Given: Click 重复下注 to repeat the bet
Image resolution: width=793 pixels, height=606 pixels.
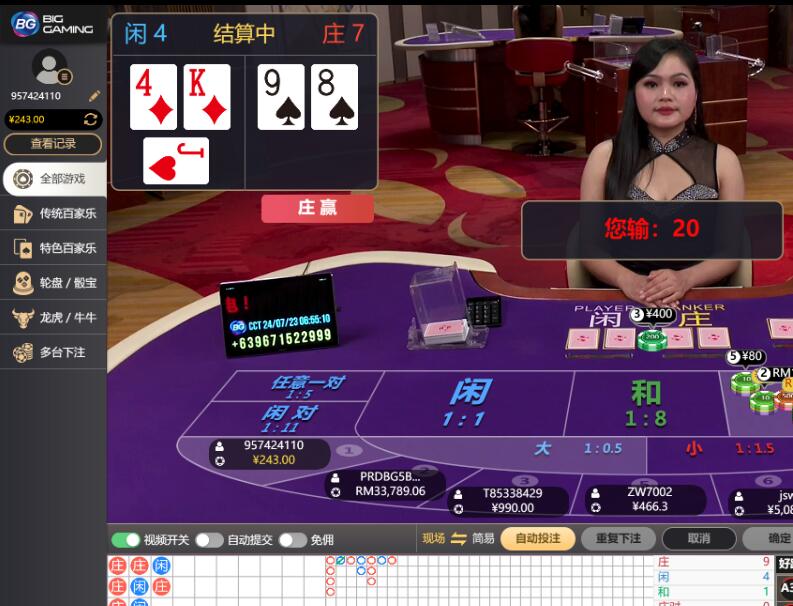Looking at the screenshot, I should coord(618,539).
